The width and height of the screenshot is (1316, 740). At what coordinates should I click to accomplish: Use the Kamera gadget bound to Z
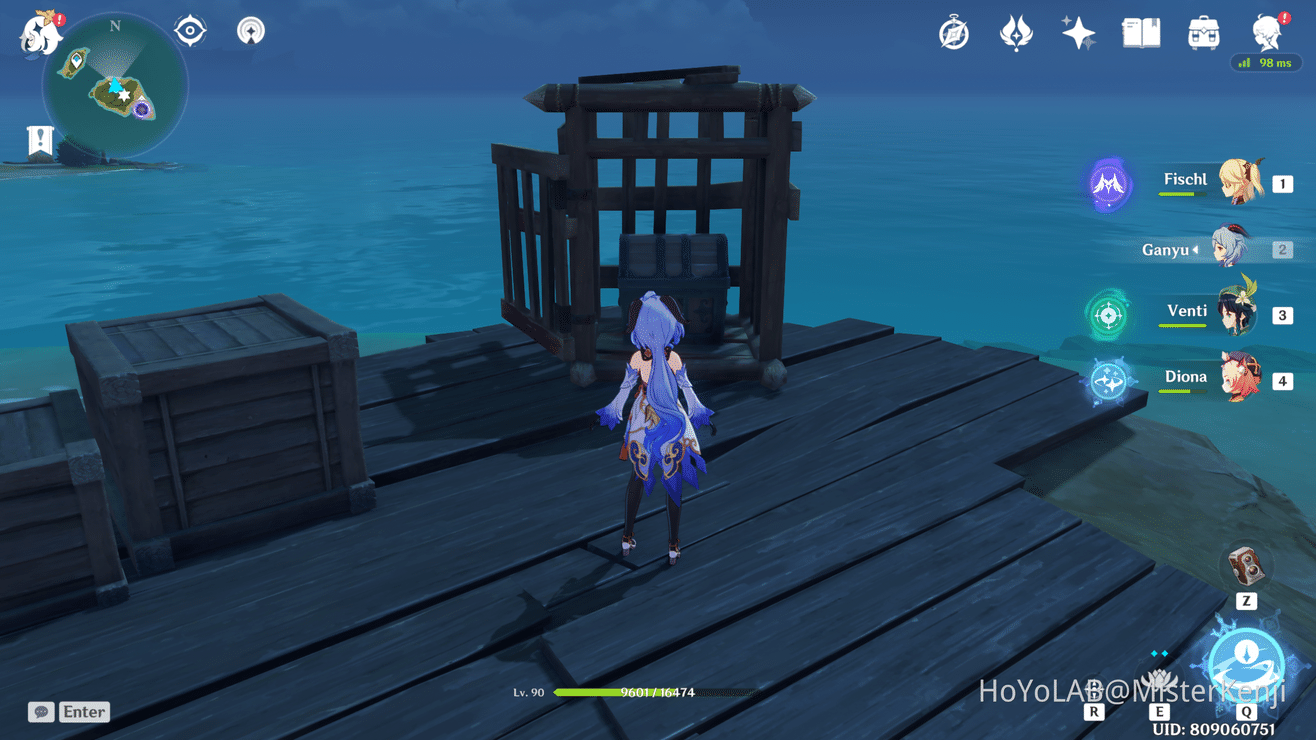1244,568
